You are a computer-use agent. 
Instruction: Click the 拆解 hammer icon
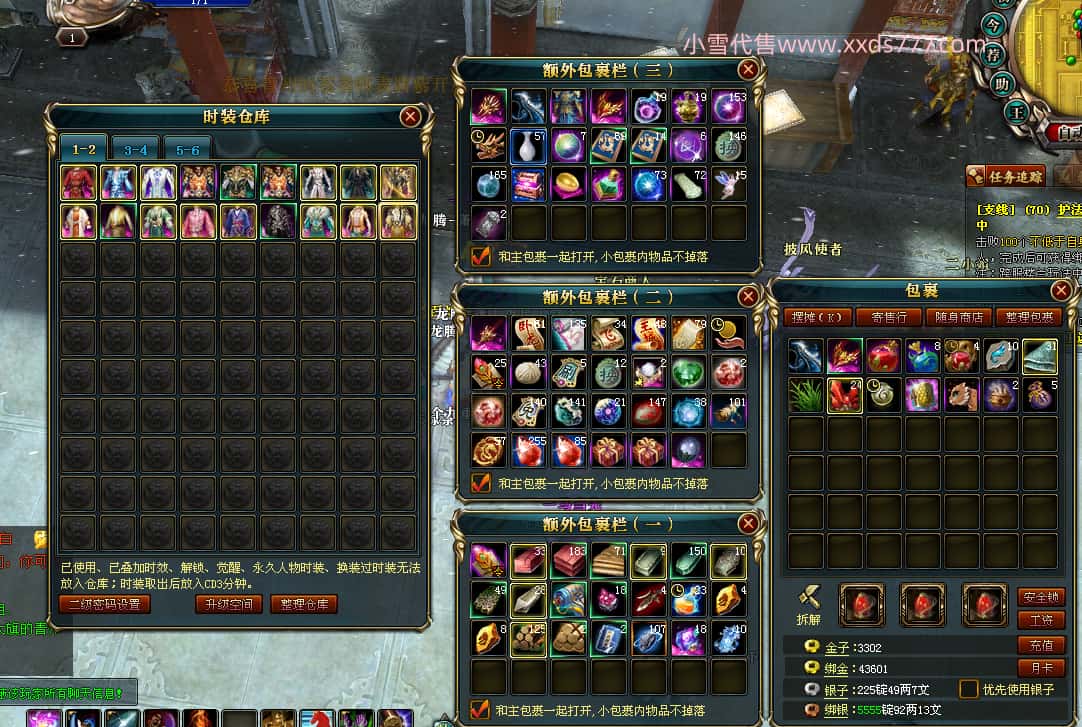[810, 598]
